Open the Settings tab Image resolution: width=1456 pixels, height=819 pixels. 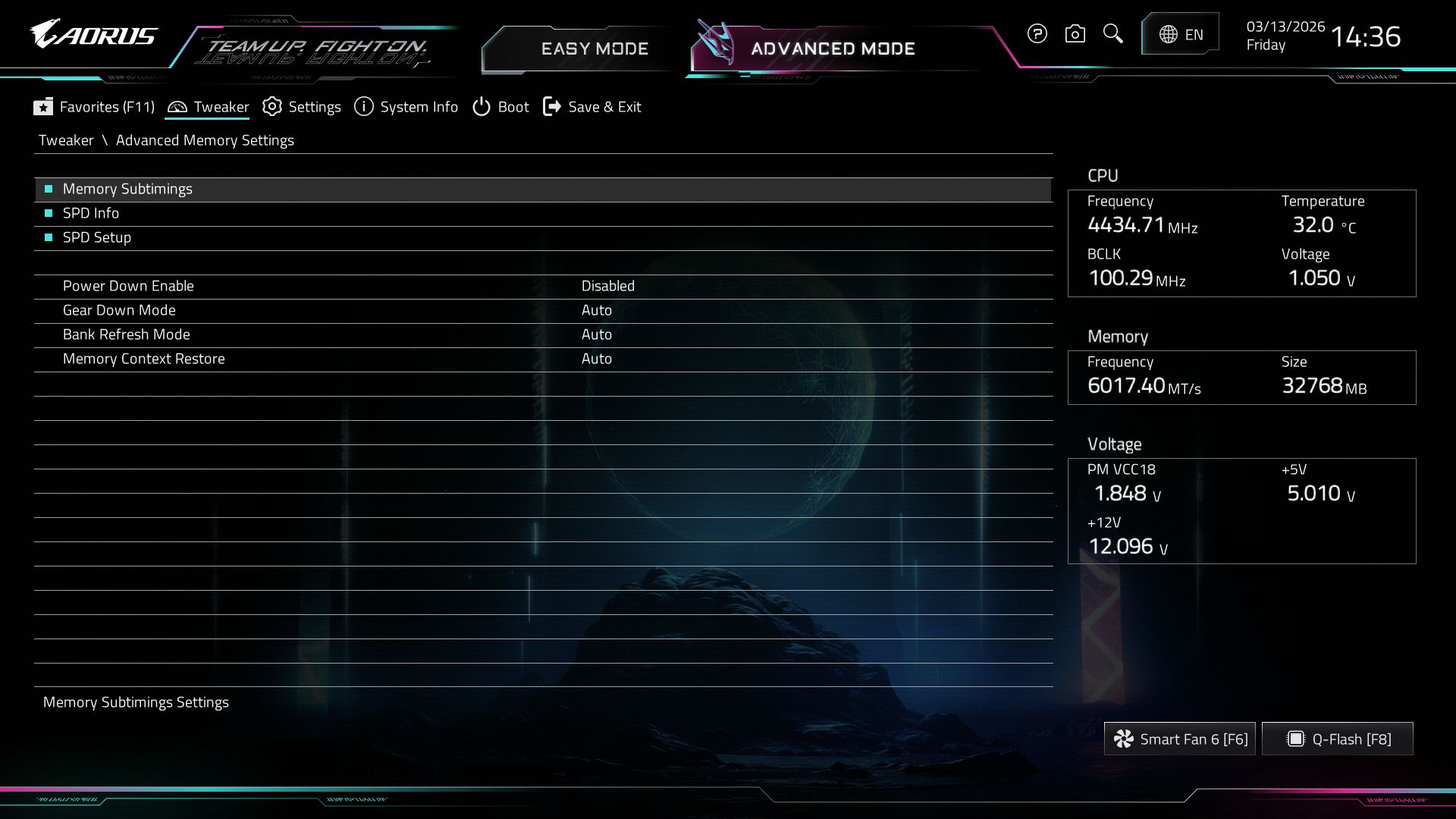pos(302,107)
